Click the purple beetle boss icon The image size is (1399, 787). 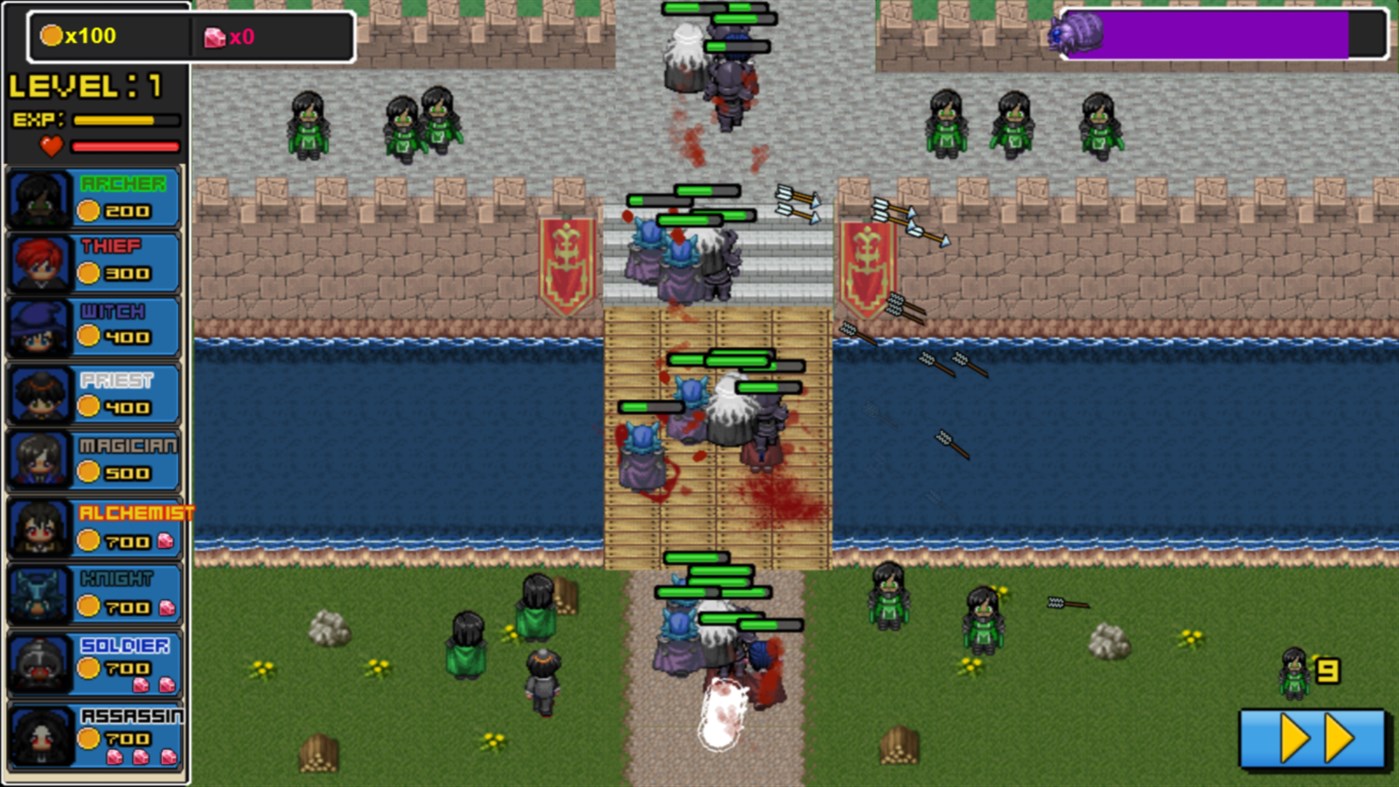click(1075, 33)
